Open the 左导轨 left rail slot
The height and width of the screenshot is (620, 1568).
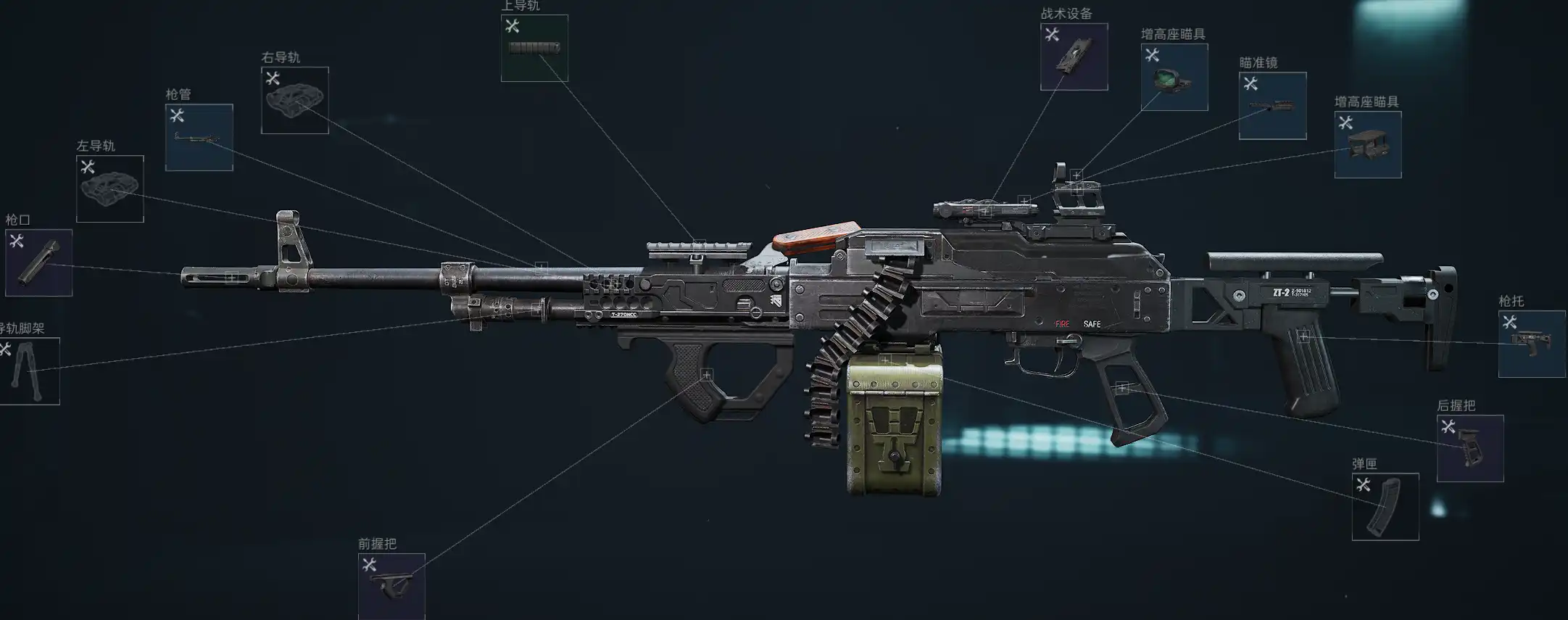(109, 189)
